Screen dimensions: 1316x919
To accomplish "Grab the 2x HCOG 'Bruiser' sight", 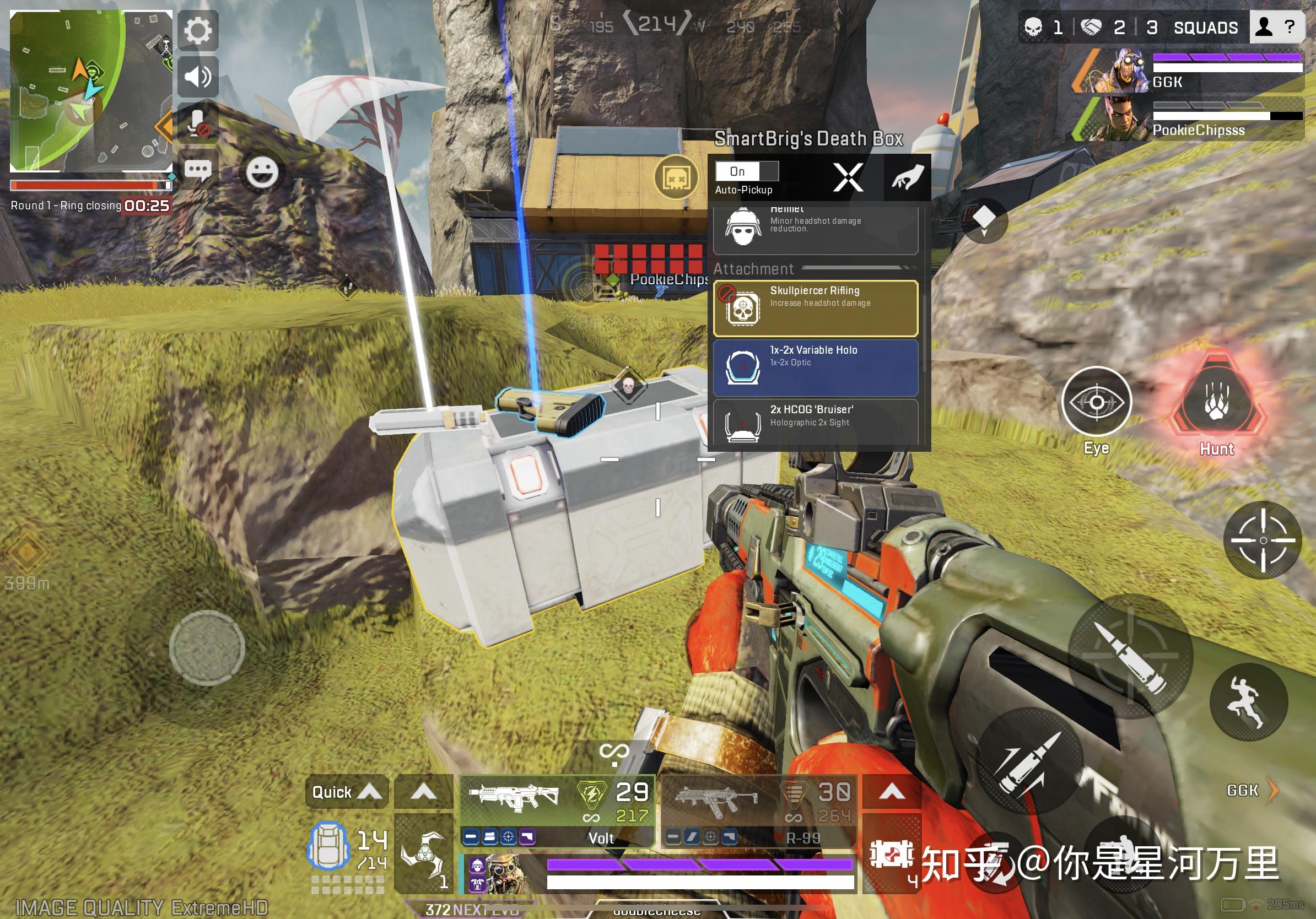I will pos(815,421).
